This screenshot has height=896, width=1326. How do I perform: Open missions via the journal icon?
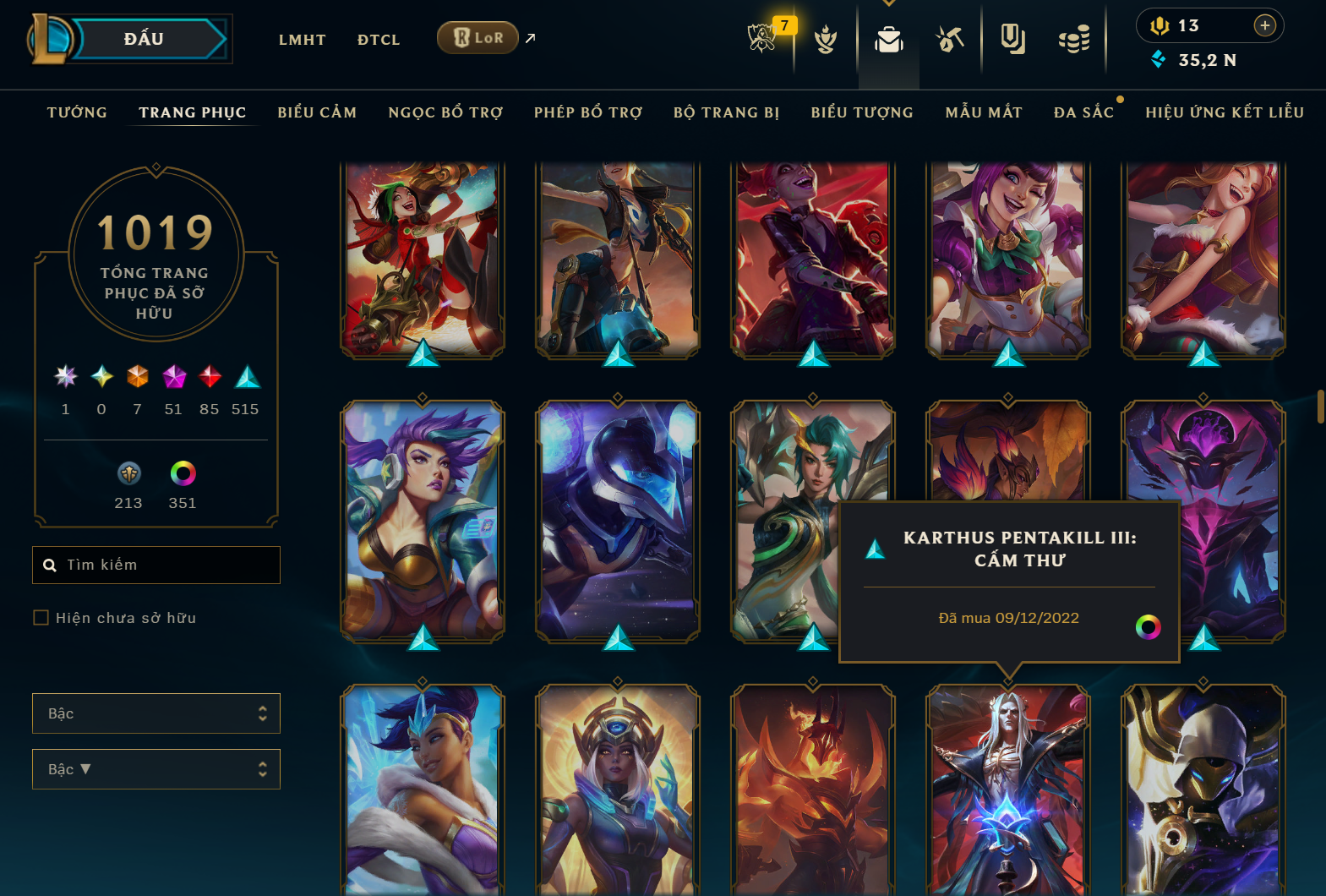pos(1012,38)
